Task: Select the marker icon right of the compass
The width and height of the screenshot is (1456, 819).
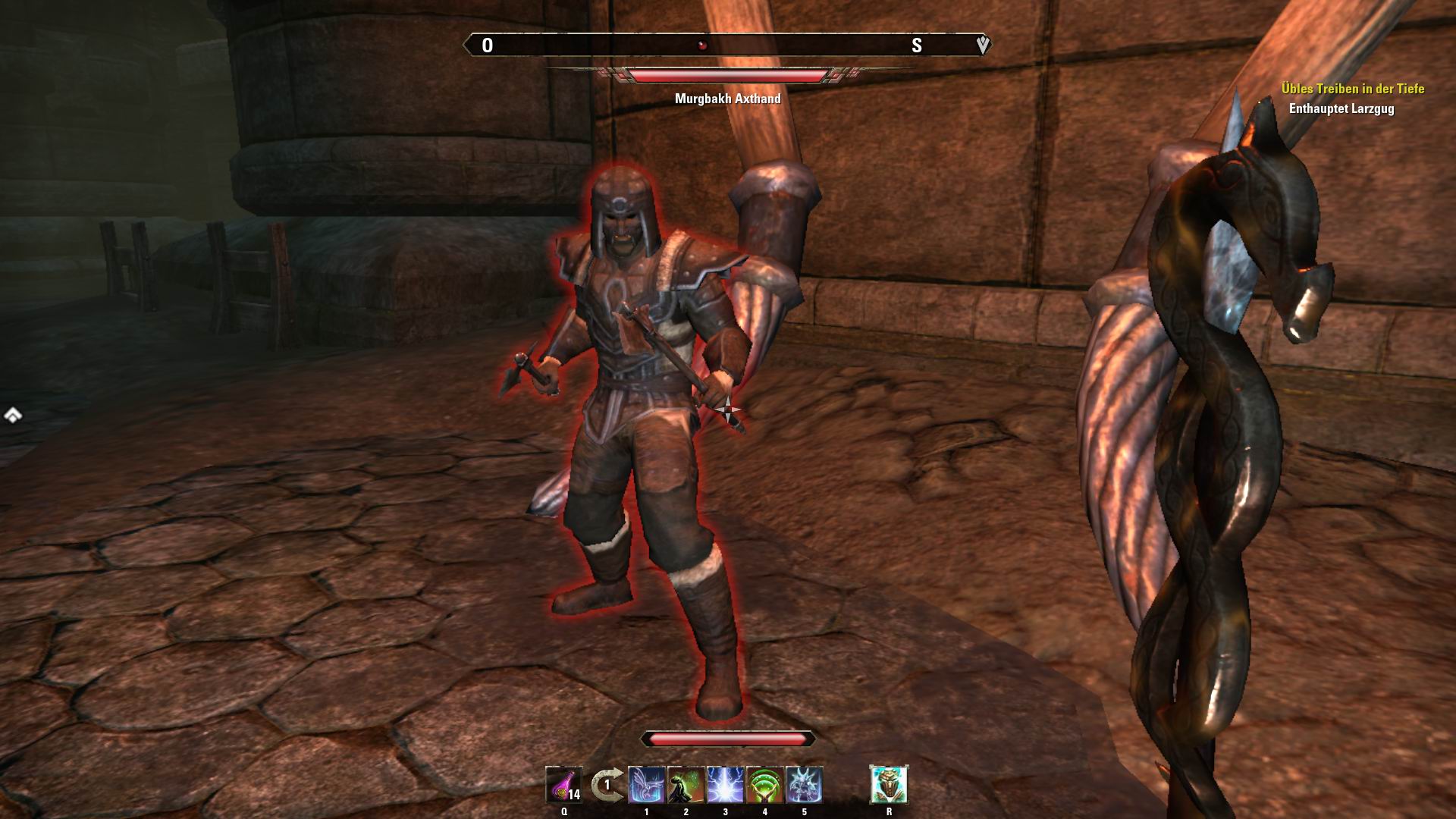Action: click(982, 45)
